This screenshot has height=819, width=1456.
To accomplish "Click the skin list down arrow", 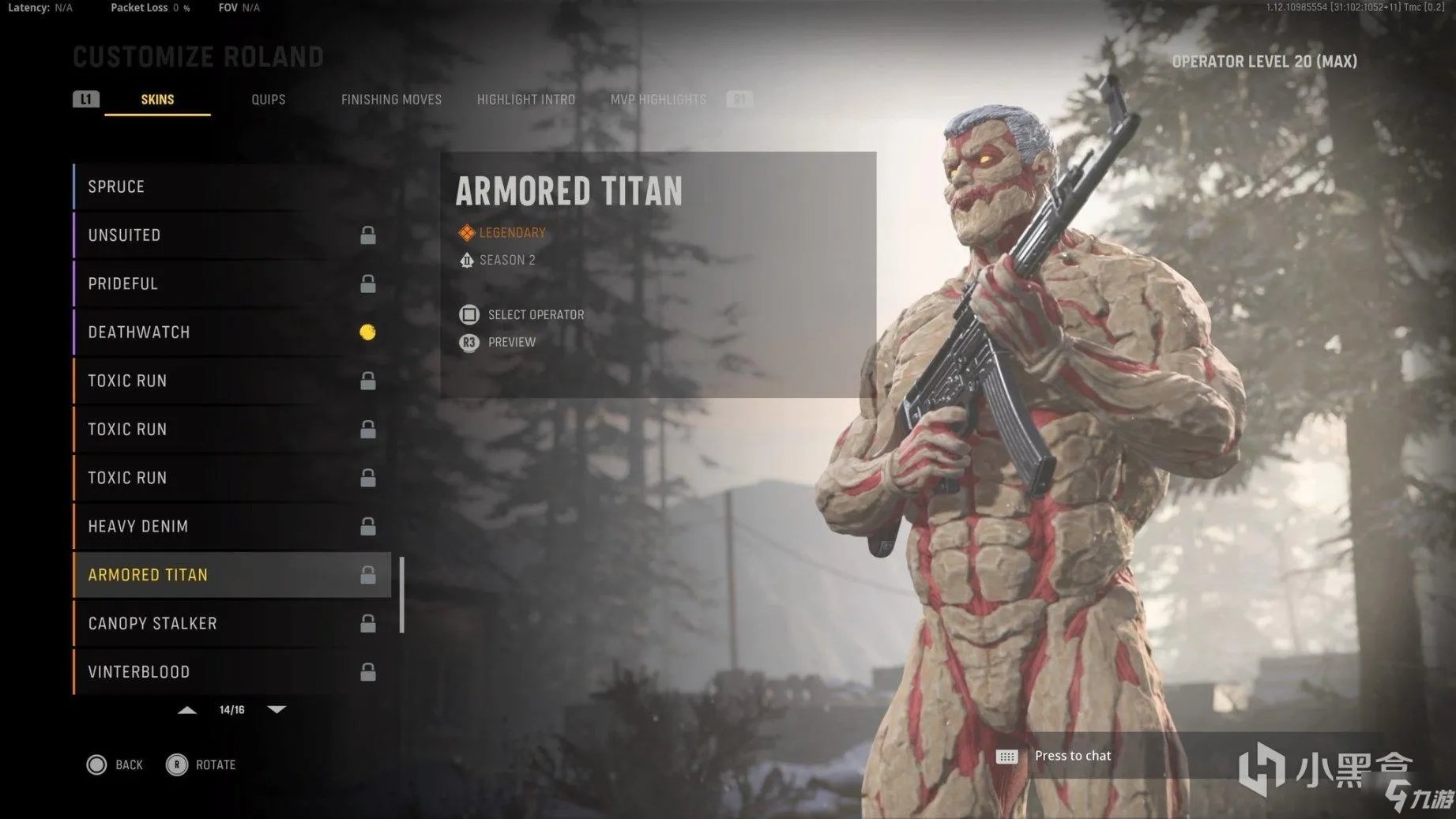I will click(x=277, y=710).
